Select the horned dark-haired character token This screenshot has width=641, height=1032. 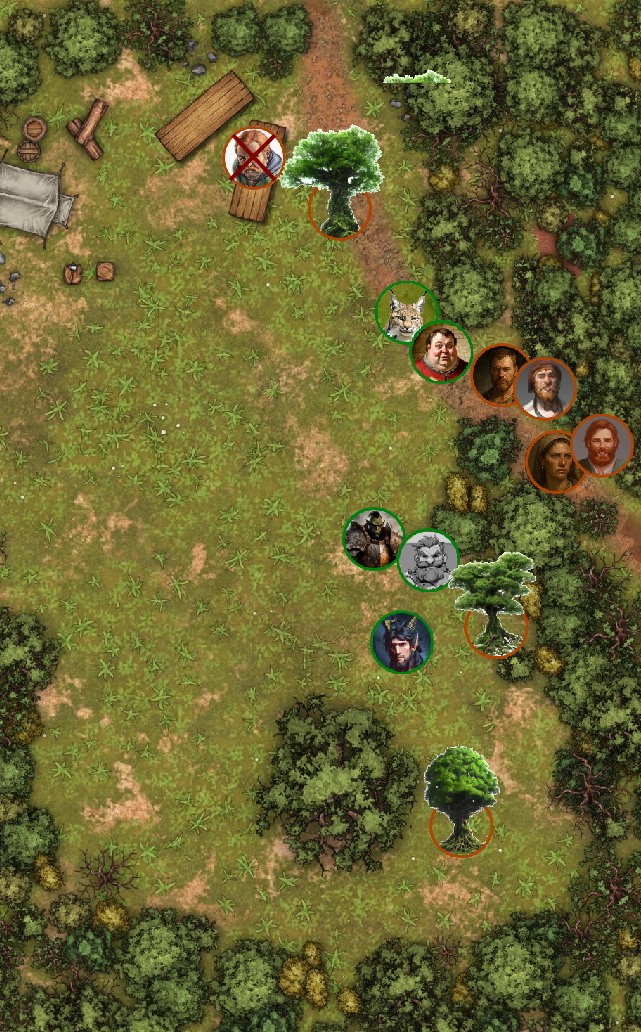point(402,642)
